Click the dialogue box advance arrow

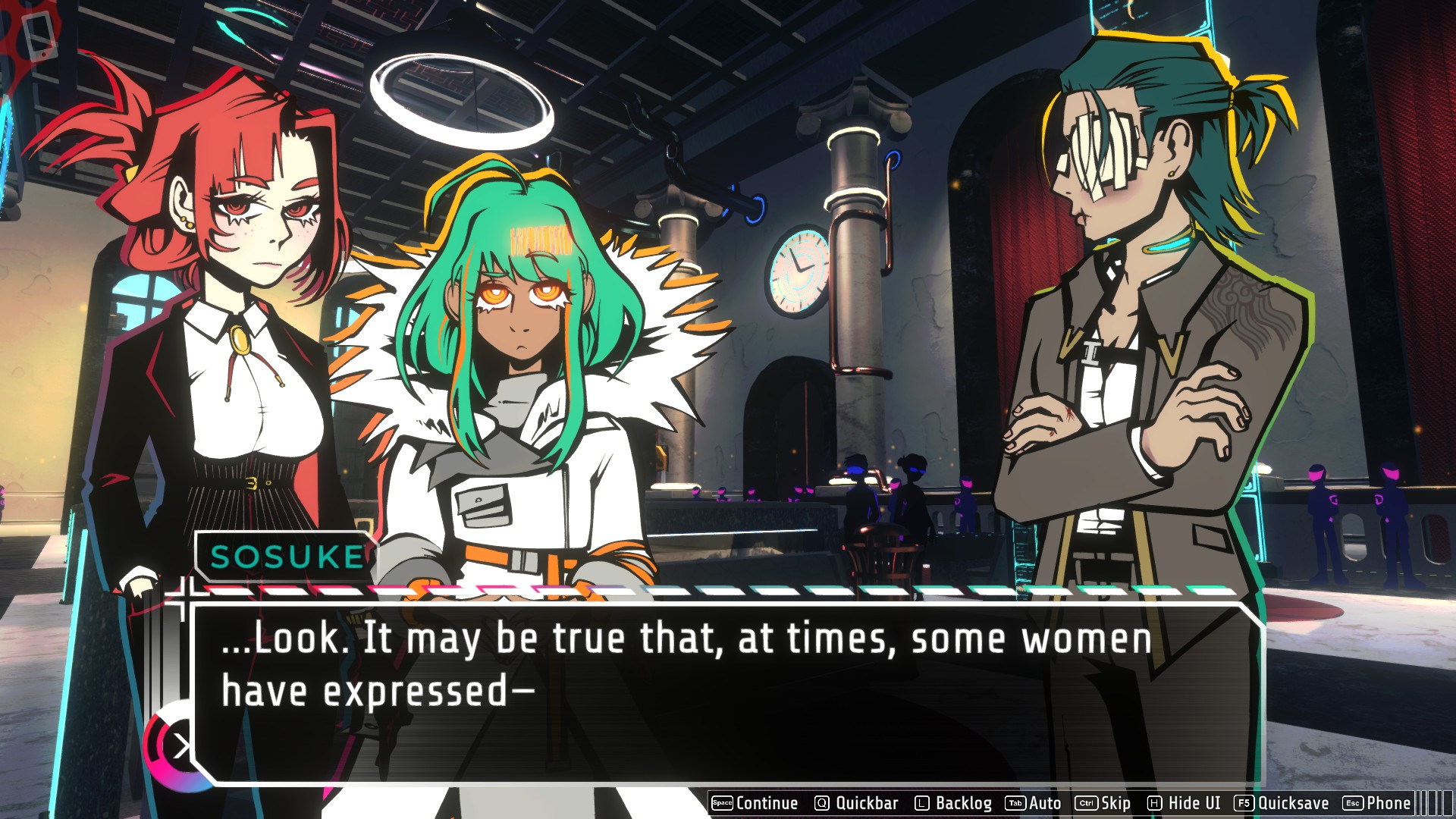pos(180,747)
